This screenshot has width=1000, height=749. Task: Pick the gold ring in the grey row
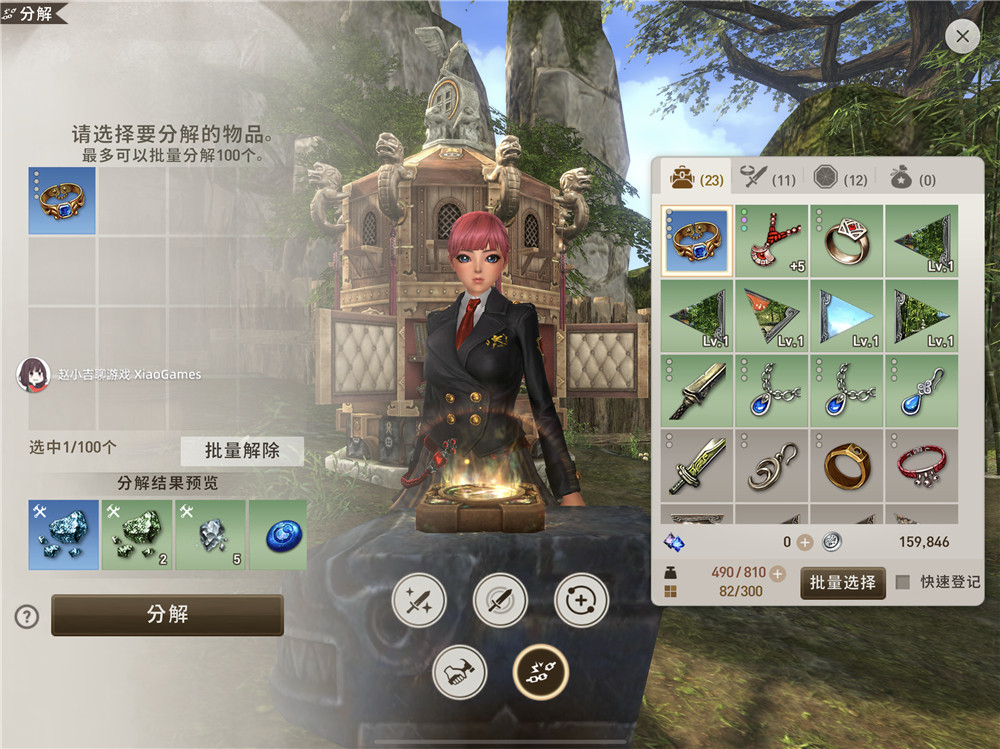[846, 466]
